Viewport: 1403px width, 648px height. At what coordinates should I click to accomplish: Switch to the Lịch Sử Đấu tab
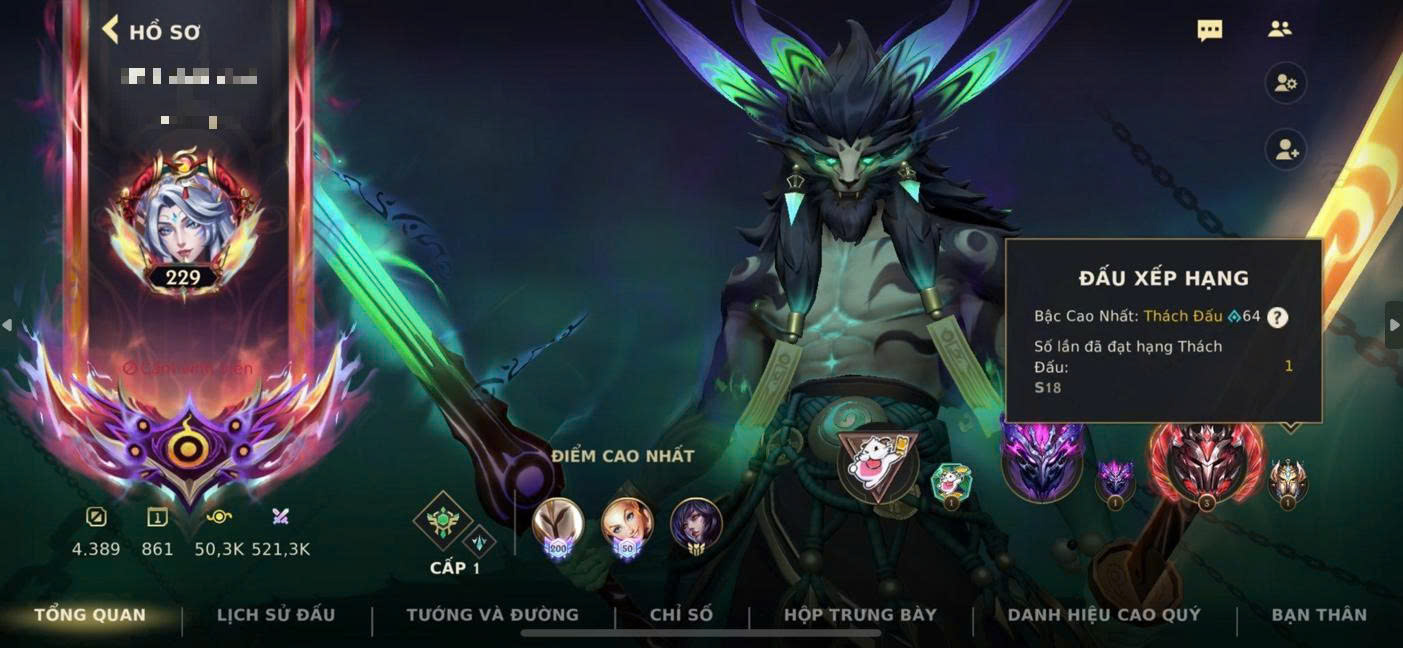click(x=276, y=615)
